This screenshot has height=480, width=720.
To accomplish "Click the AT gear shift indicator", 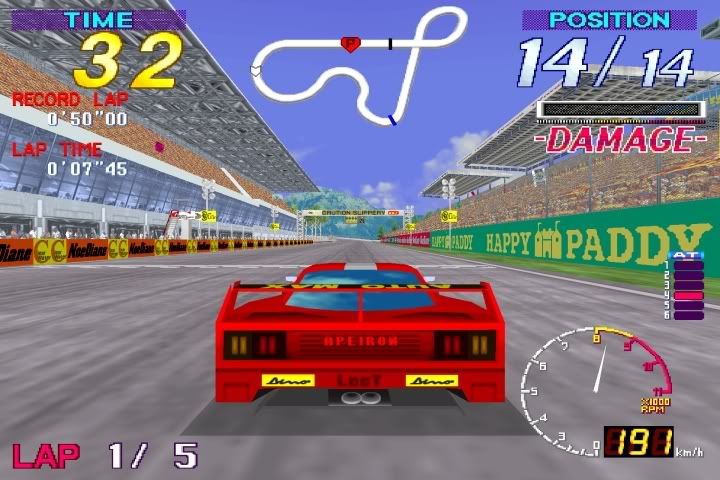I will pyautogui.click(x=687, y=286).
